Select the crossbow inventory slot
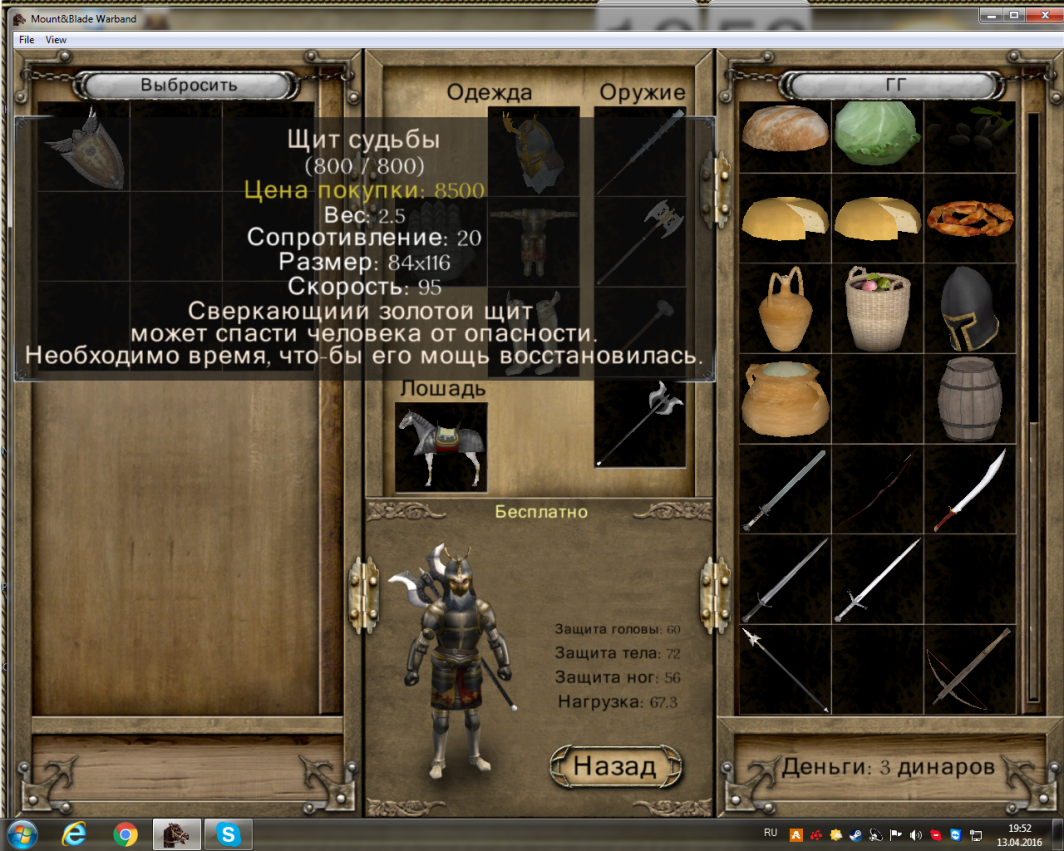The height and width of the screenshot is (851, 1064). (968, 668)
